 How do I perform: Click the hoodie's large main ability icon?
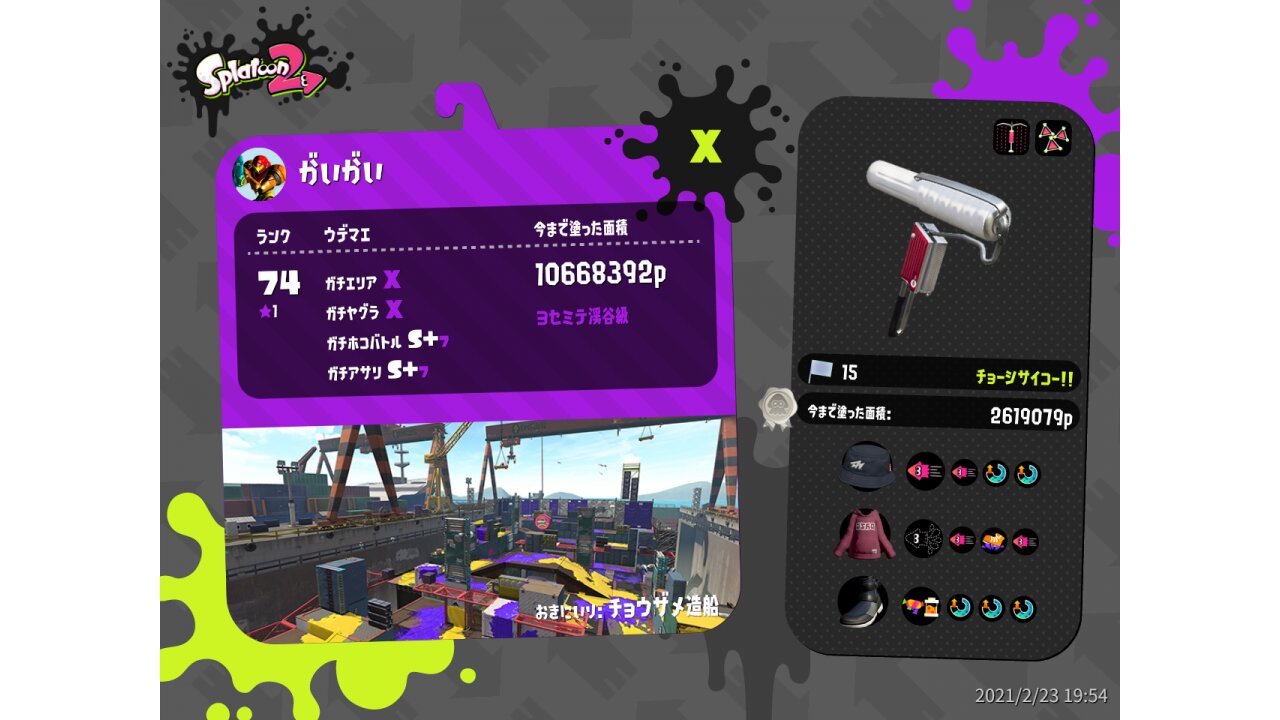pyautogui.click(x=924, y=539)
